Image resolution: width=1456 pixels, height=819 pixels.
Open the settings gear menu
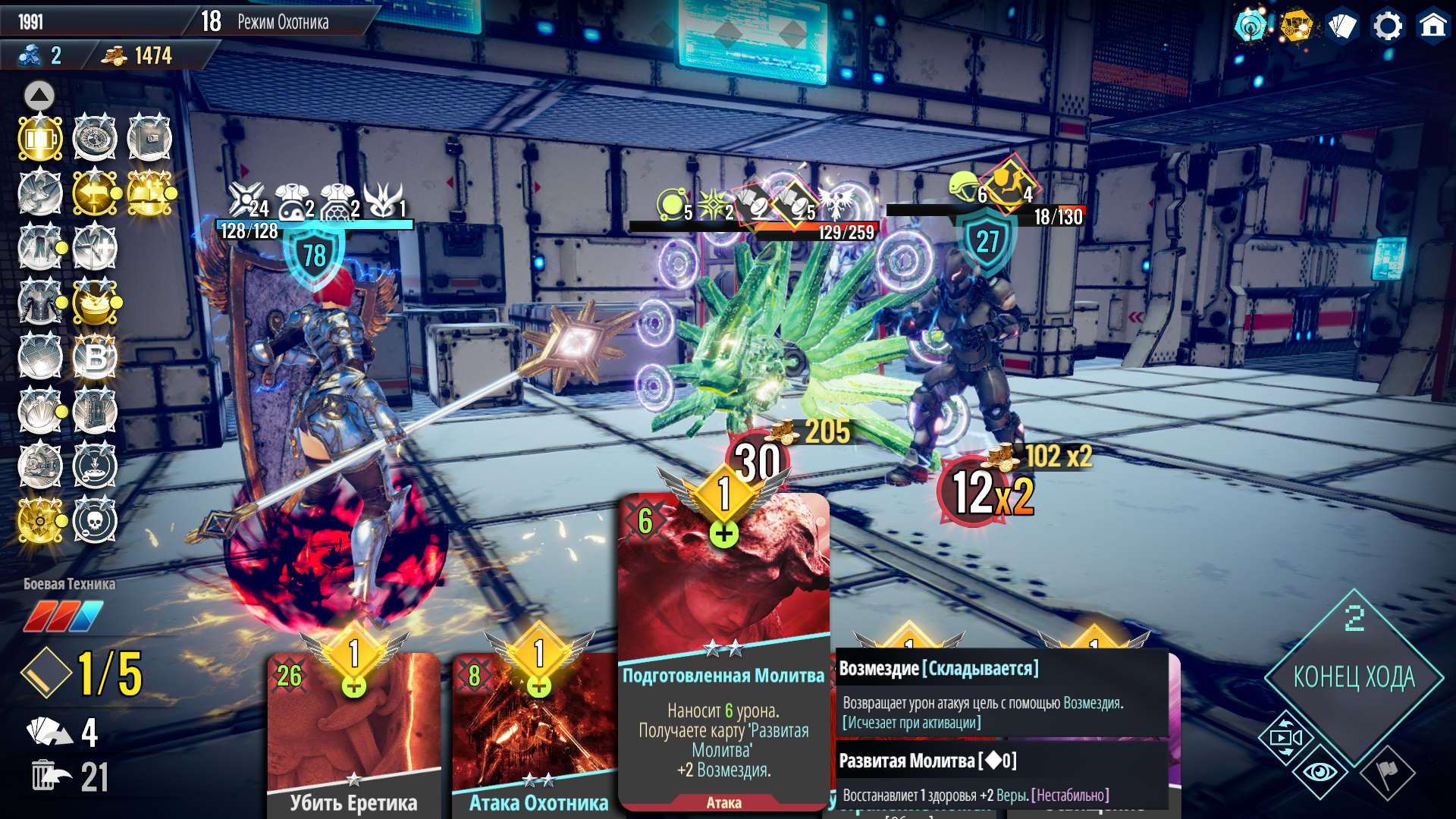click(x=1387, y=27)
